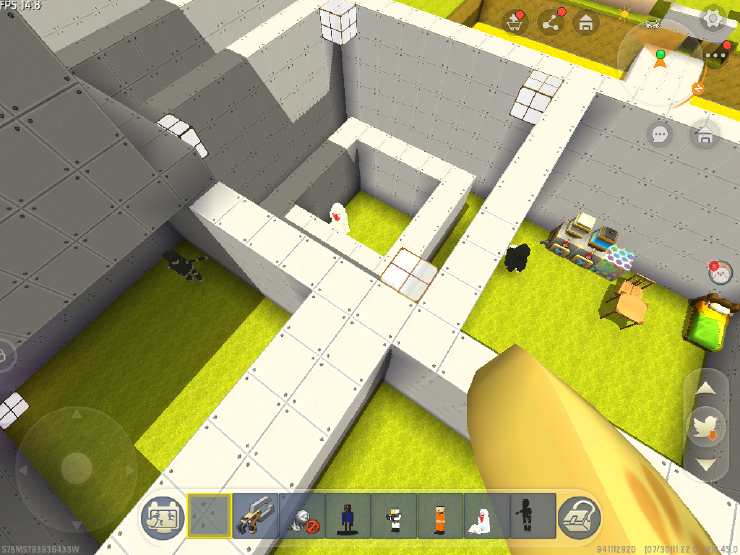Screen dimensions: 740x555
Task: Open the creature menu button left of hotbar
Action: [163, 516]
